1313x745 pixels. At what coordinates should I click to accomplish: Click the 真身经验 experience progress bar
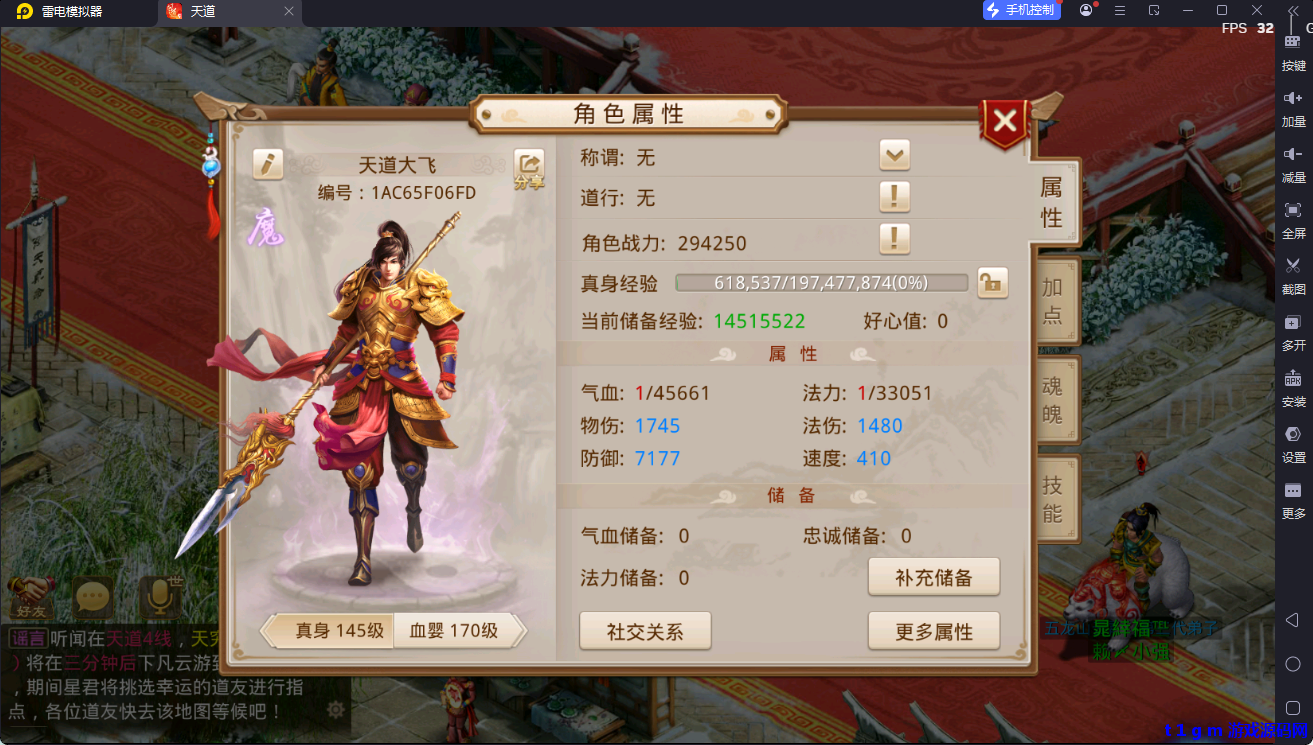coord(820,283)
